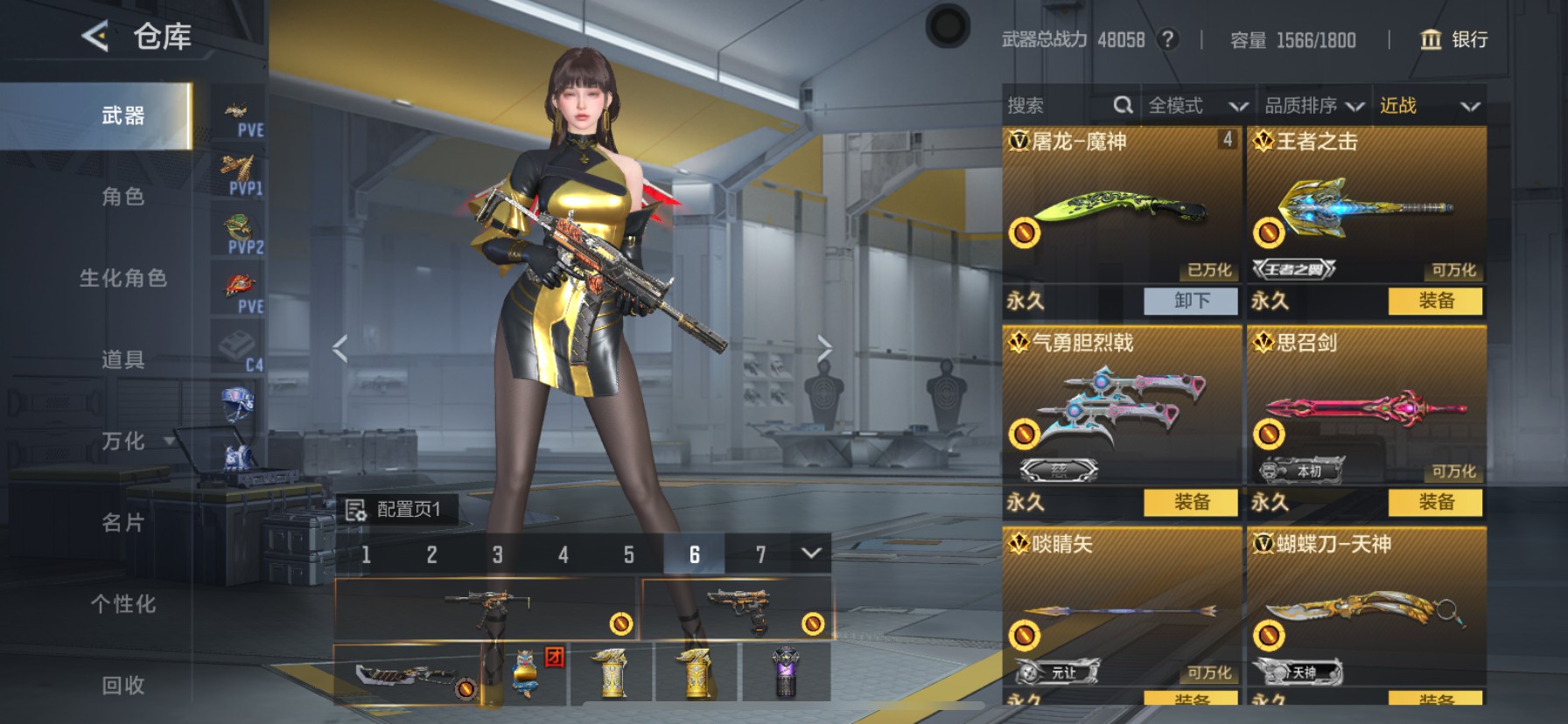Select loadout slot number 3

(x=497, y=554)
